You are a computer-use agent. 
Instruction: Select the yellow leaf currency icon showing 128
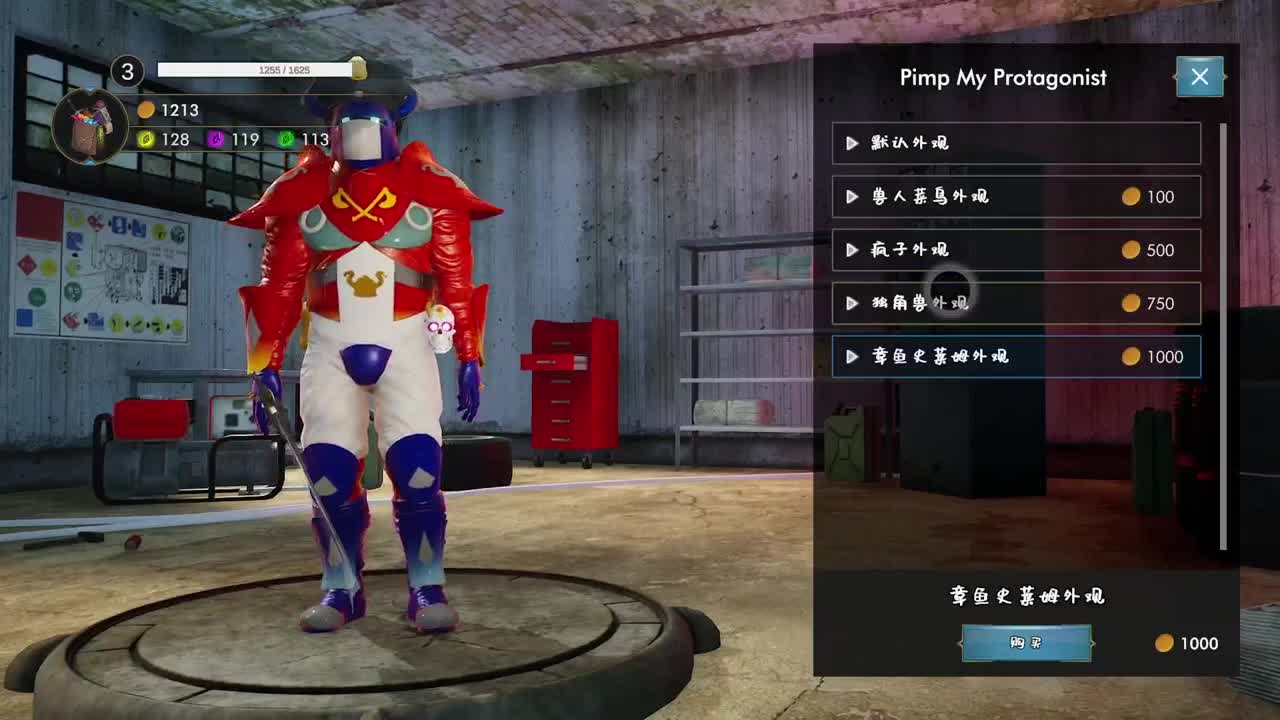click(148, 140)
